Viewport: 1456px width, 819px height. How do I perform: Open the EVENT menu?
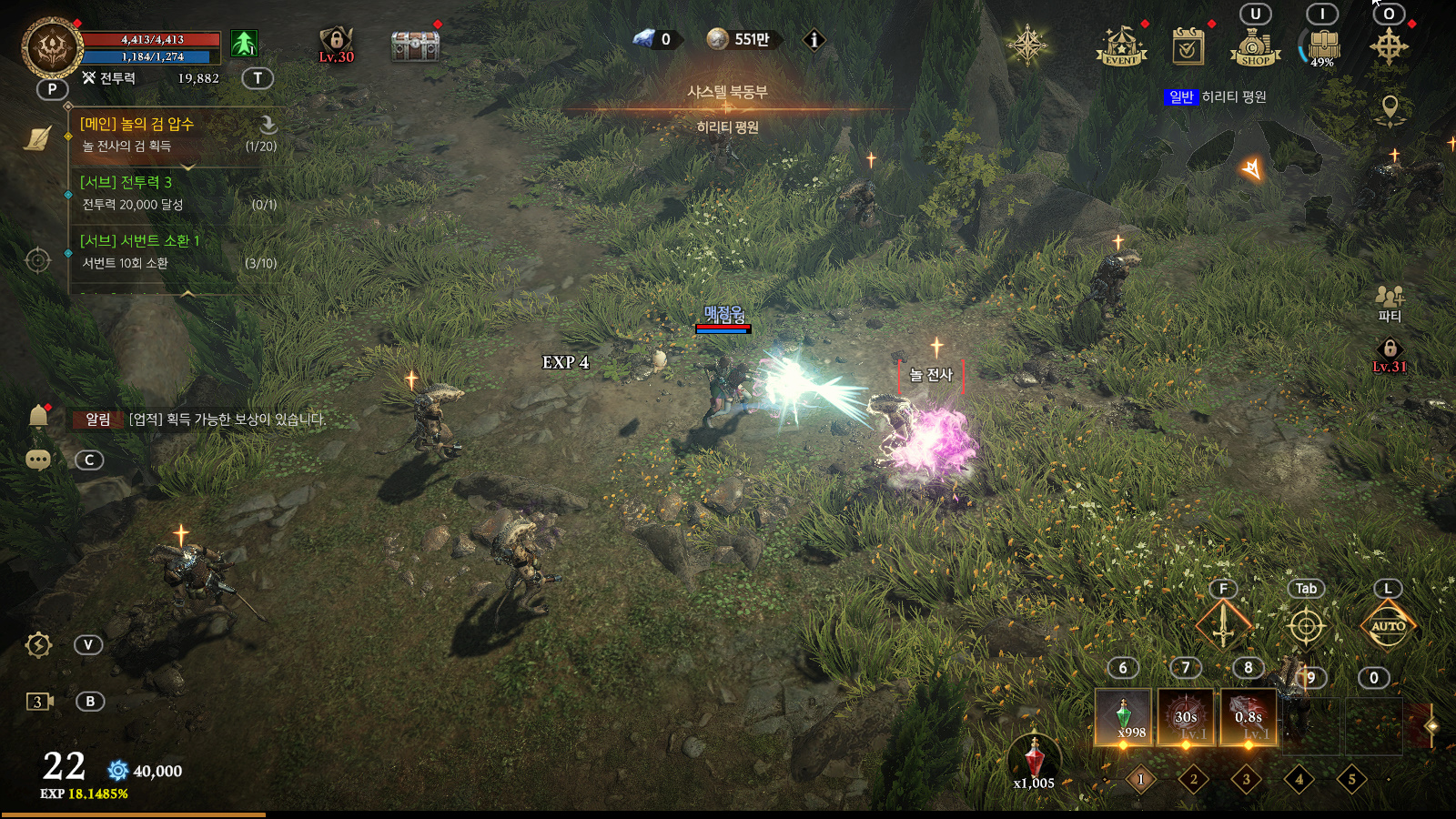[x=1120, y=46]
